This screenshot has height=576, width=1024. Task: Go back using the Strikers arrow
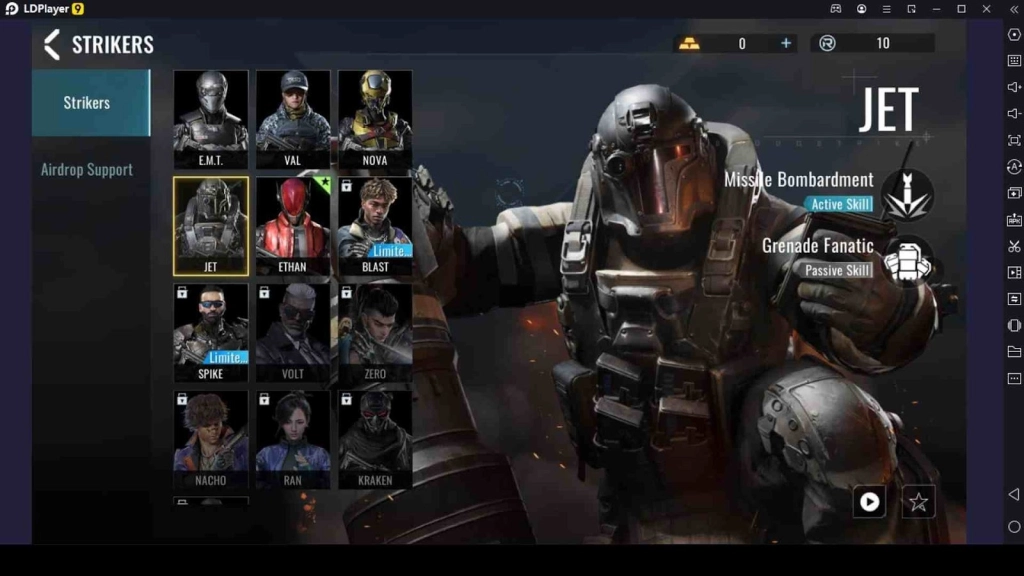[52, 44]
